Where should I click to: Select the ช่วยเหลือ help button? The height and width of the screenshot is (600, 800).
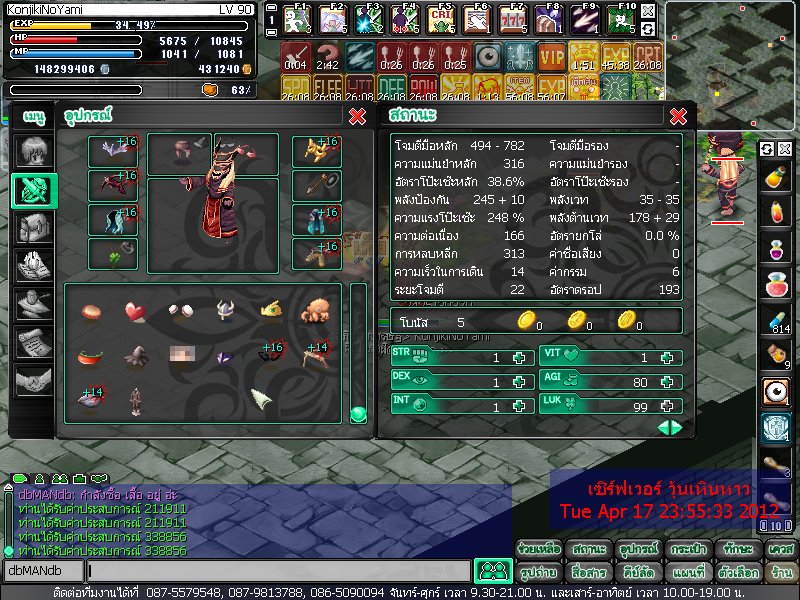click(x=540, y=550)
